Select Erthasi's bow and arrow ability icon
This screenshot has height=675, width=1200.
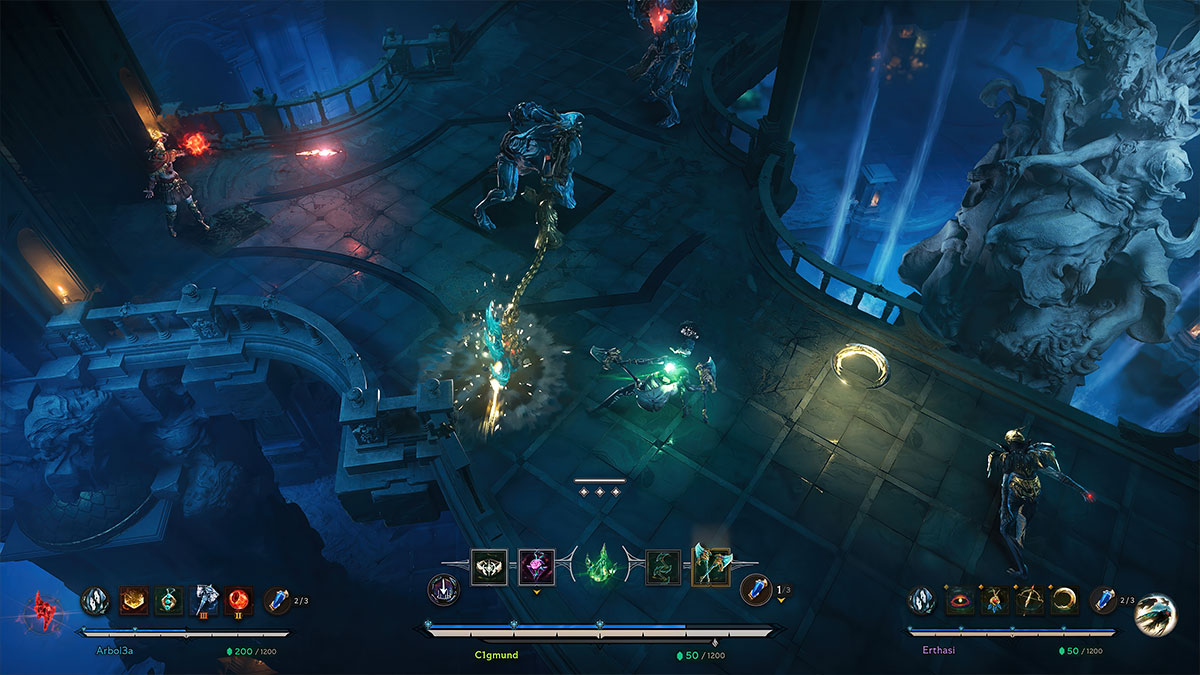1030,600
